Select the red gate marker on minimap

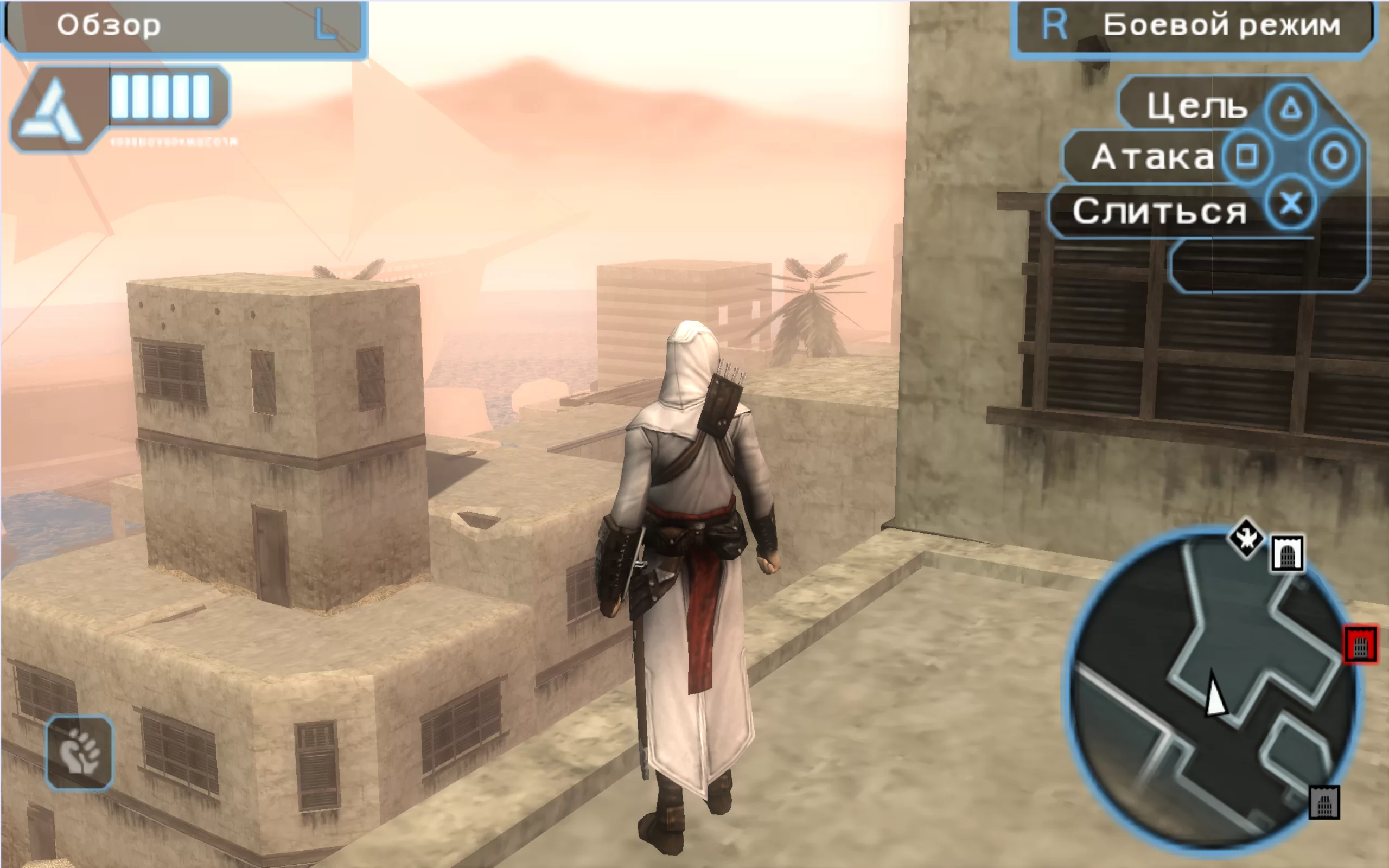pyautogui.click(x=1360, y=645)
